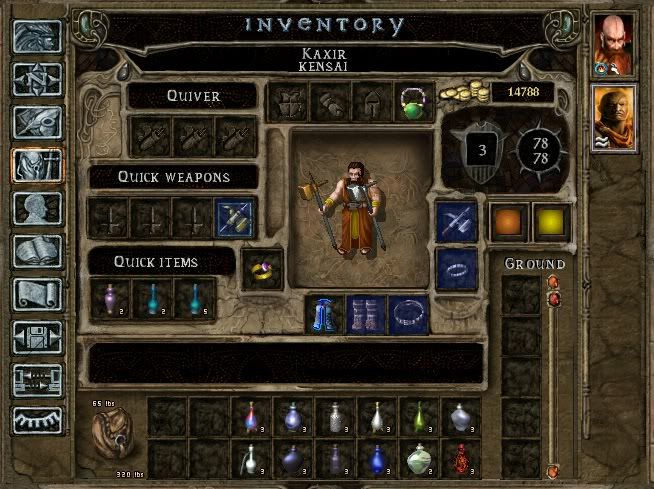This screenshot has width=654, height=489.
Task: Open the priest scroll page
Action: point(37,294)
